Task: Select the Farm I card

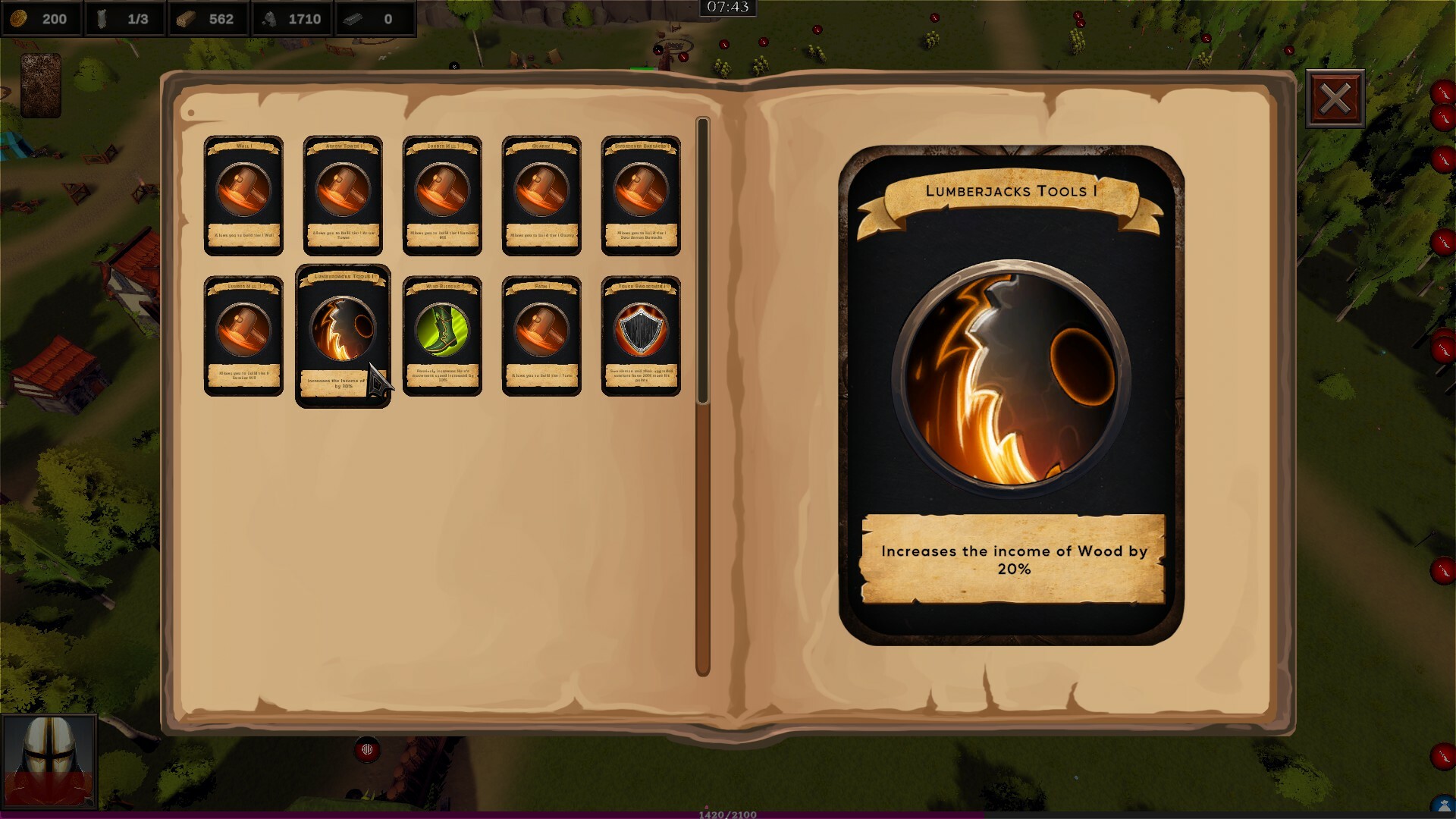Action: [x=541, y=336]
